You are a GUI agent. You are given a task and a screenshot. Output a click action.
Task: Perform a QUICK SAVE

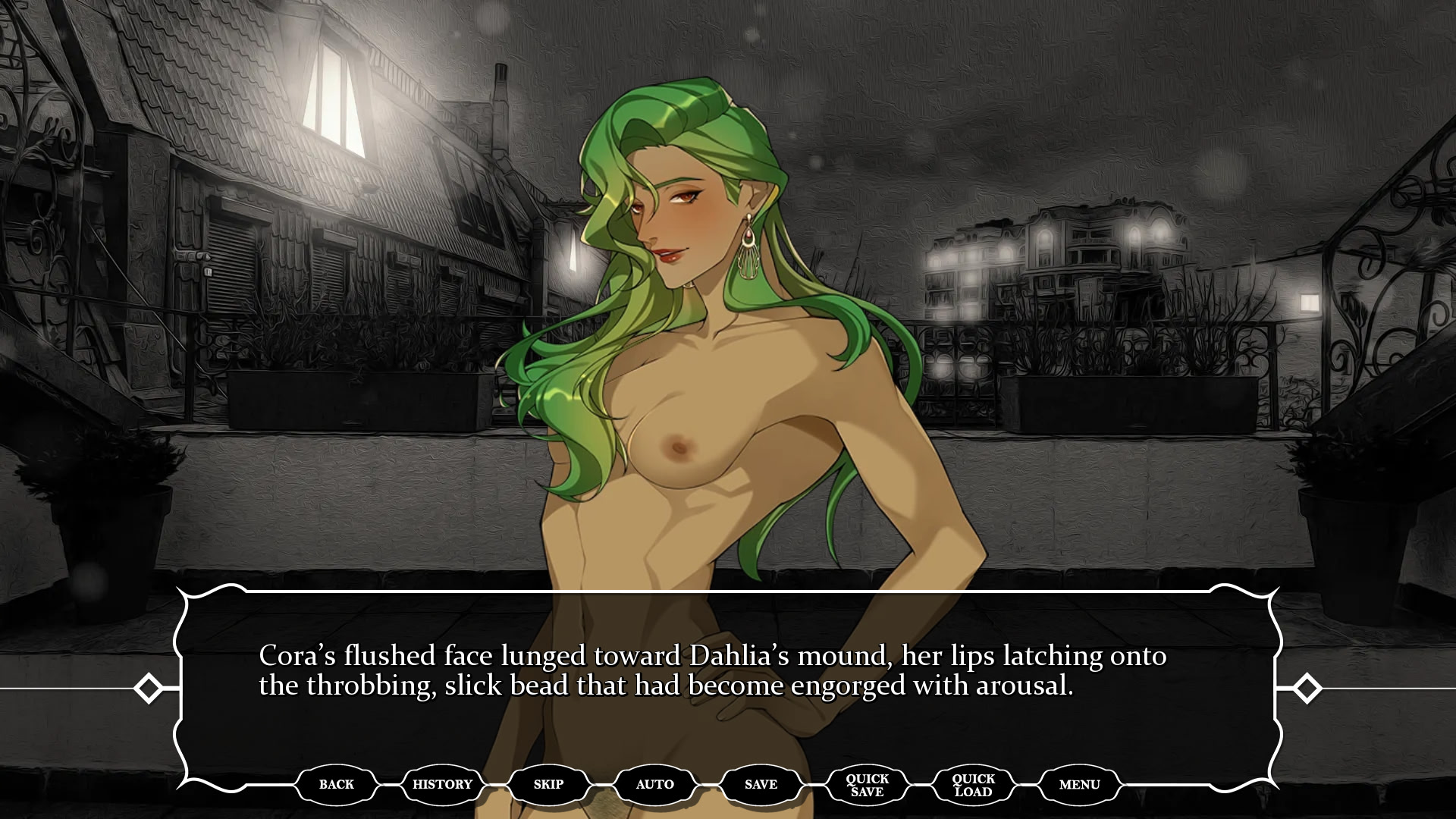coord(867,784)
